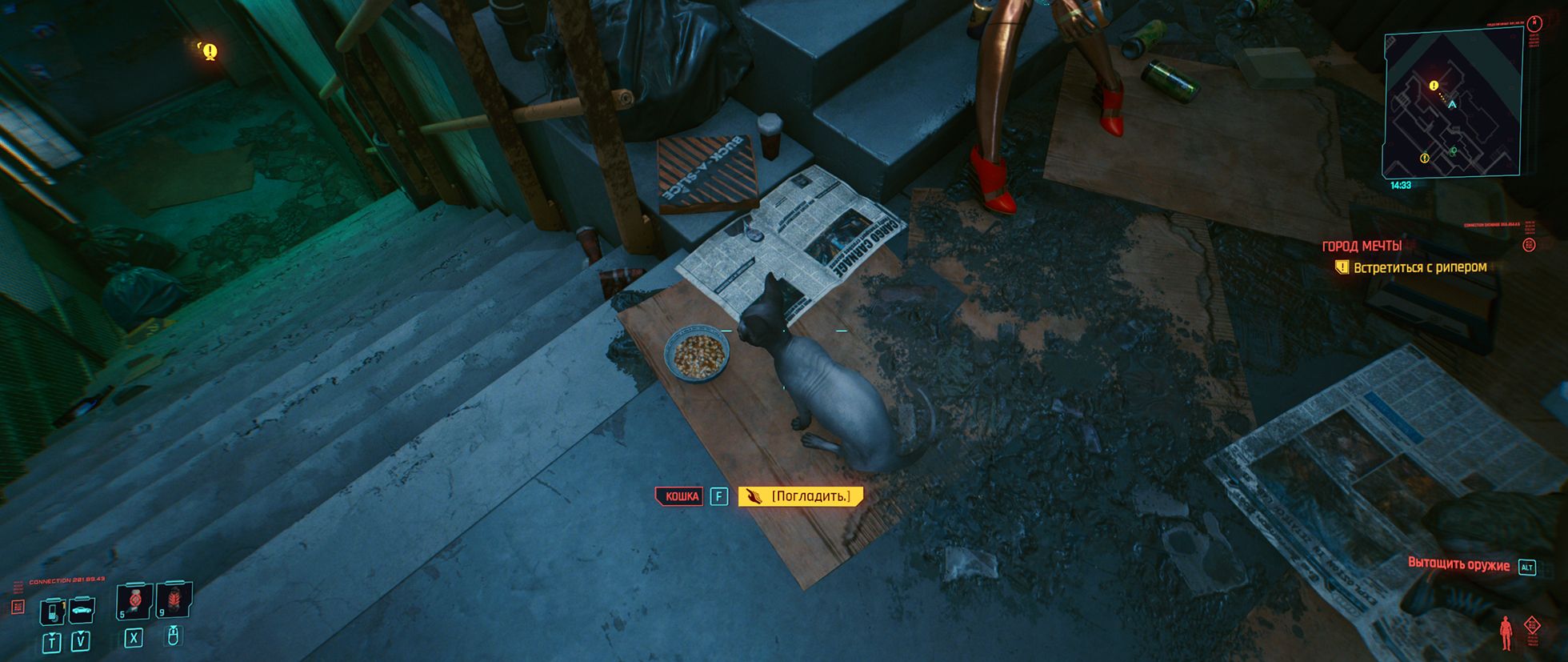Choose the yellow "Погладить" dialogue option
Screen dimensions: 1568x662
[801, 496]
